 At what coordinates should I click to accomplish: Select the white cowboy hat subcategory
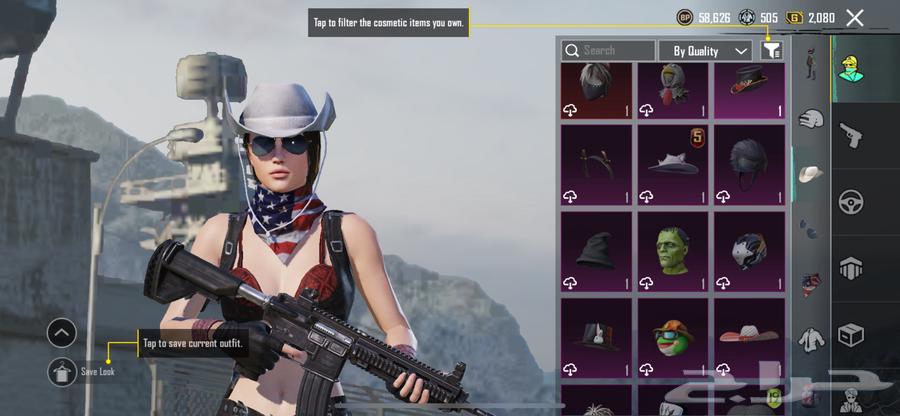click(811, 174)
